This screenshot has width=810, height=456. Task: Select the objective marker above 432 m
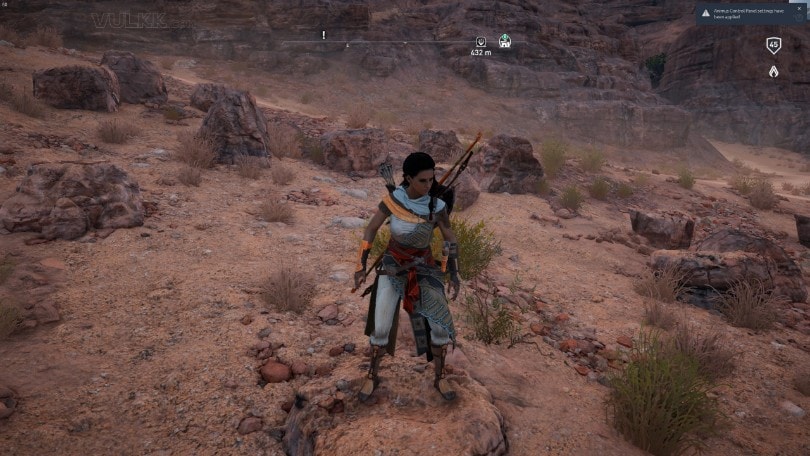480,42
